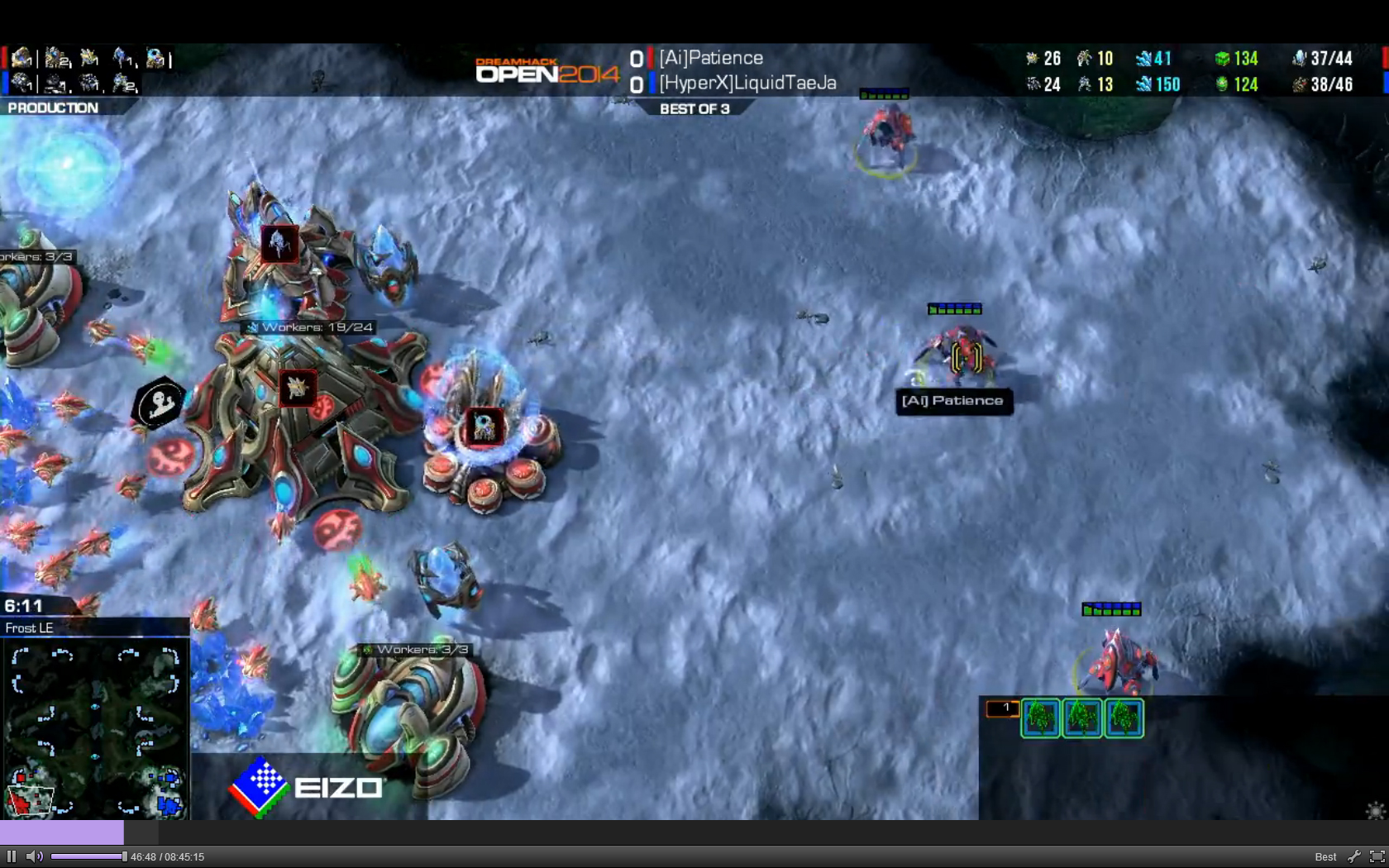The height and width of the screenshot is (868, 1389).
Task: Mute the video with the speaker icon
Action: tap(34, 856)
